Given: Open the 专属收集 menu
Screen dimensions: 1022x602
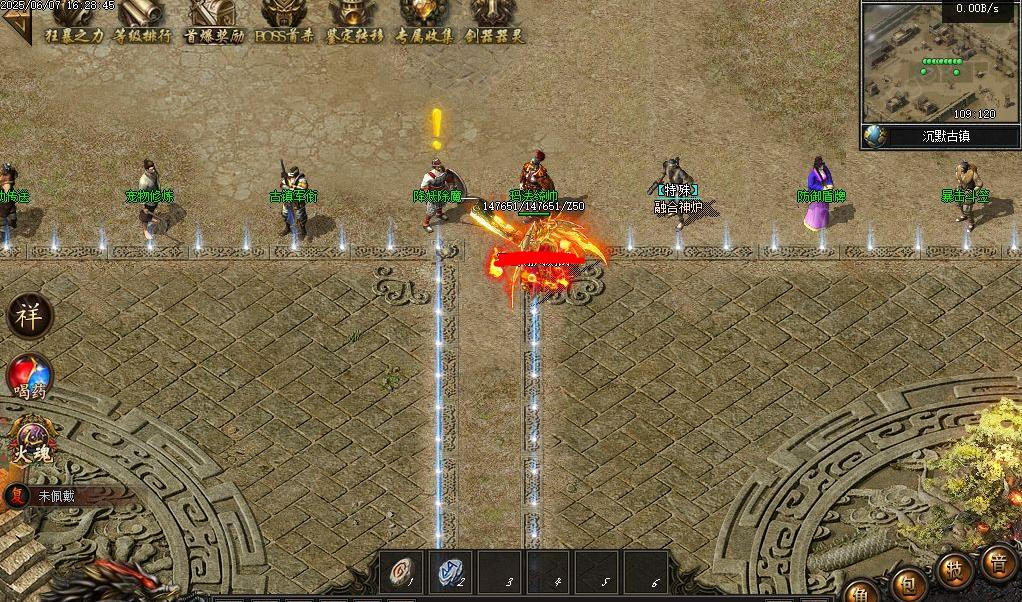Looking at the screenshot, I should pos(424,22).
